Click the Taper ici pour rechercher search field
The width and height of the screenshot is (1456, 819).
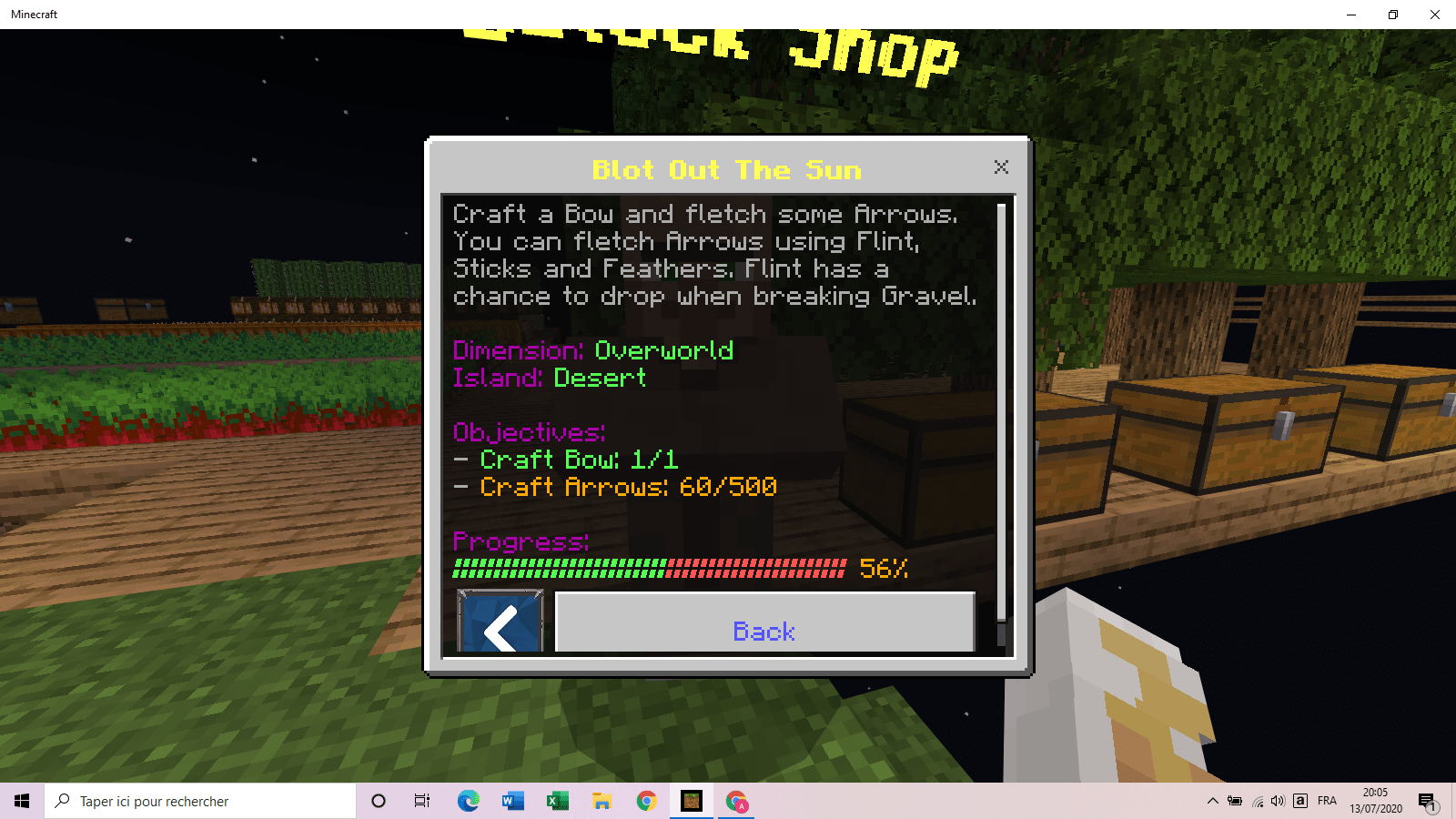(200, 801)
